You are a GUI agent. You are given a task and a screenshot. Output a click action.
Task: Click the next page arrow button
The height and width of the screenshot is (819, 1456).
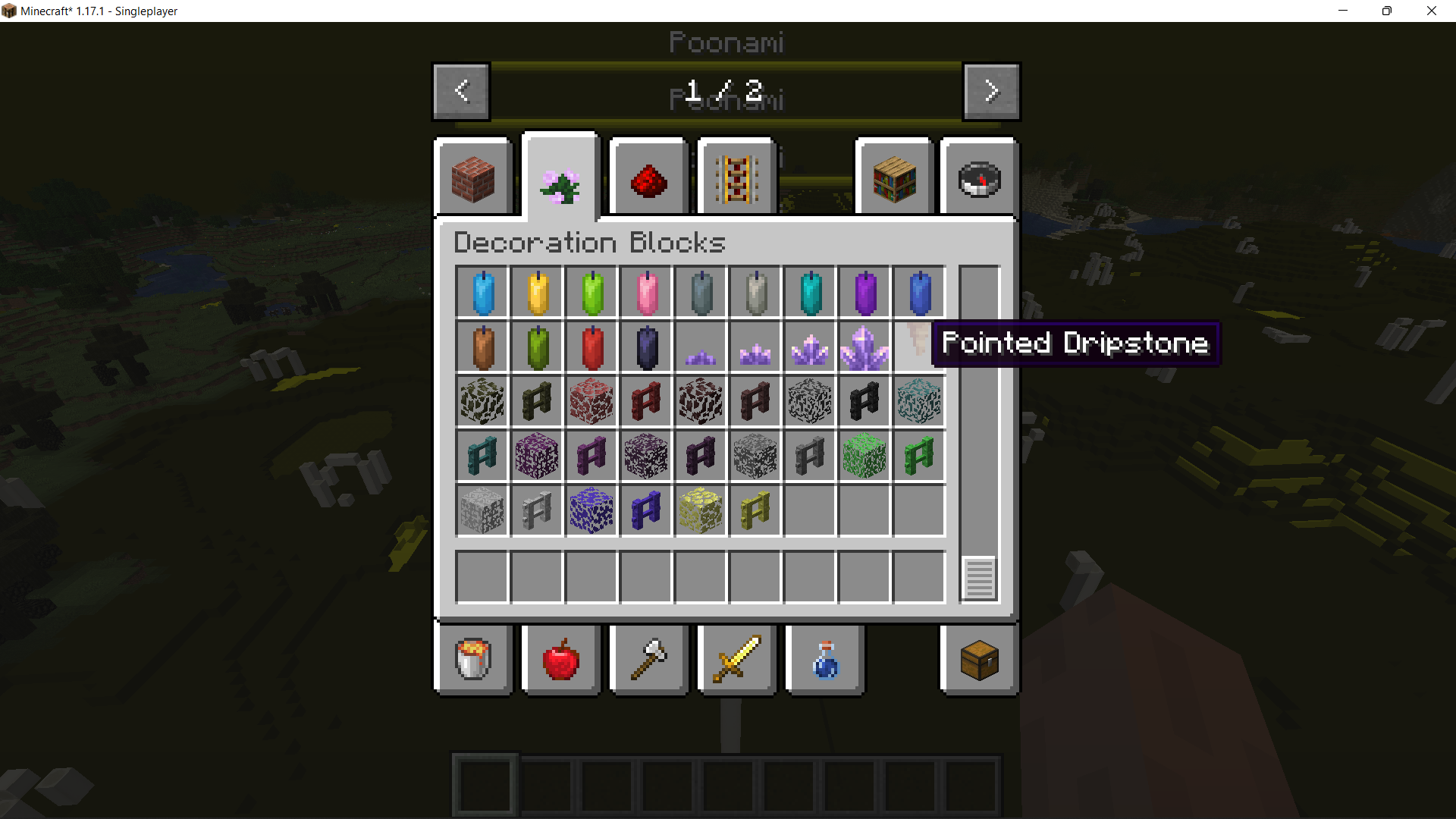tap(991, 91)
